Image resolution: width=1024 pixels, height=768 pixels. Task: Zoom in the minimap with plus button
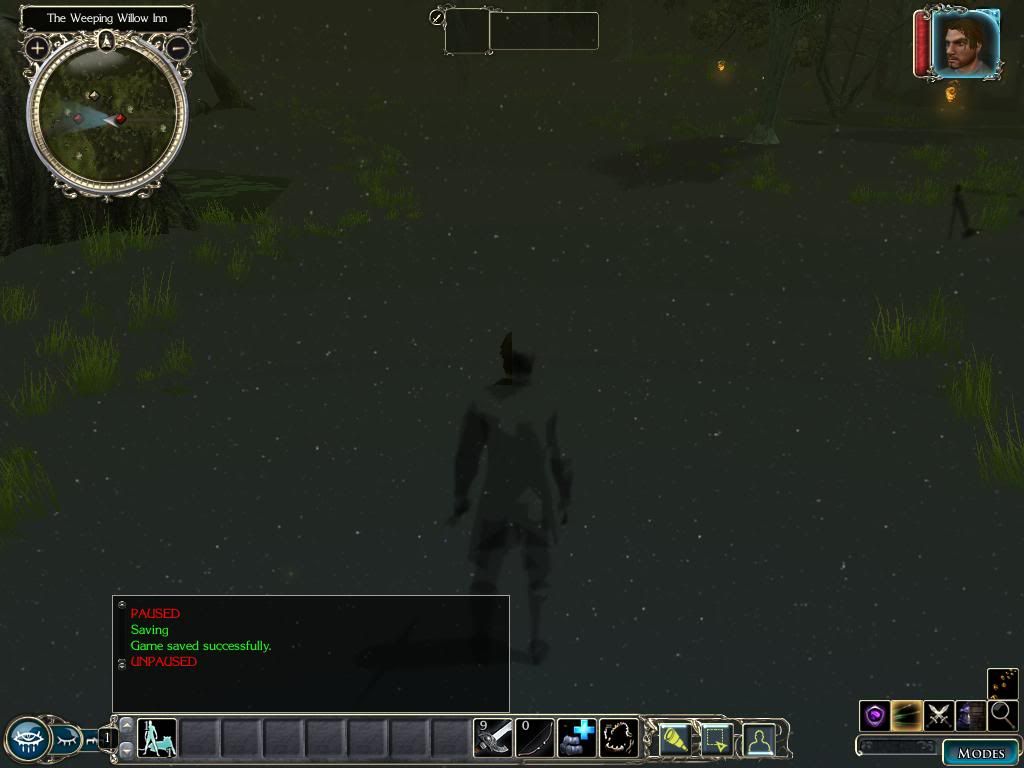coord(38,47)
